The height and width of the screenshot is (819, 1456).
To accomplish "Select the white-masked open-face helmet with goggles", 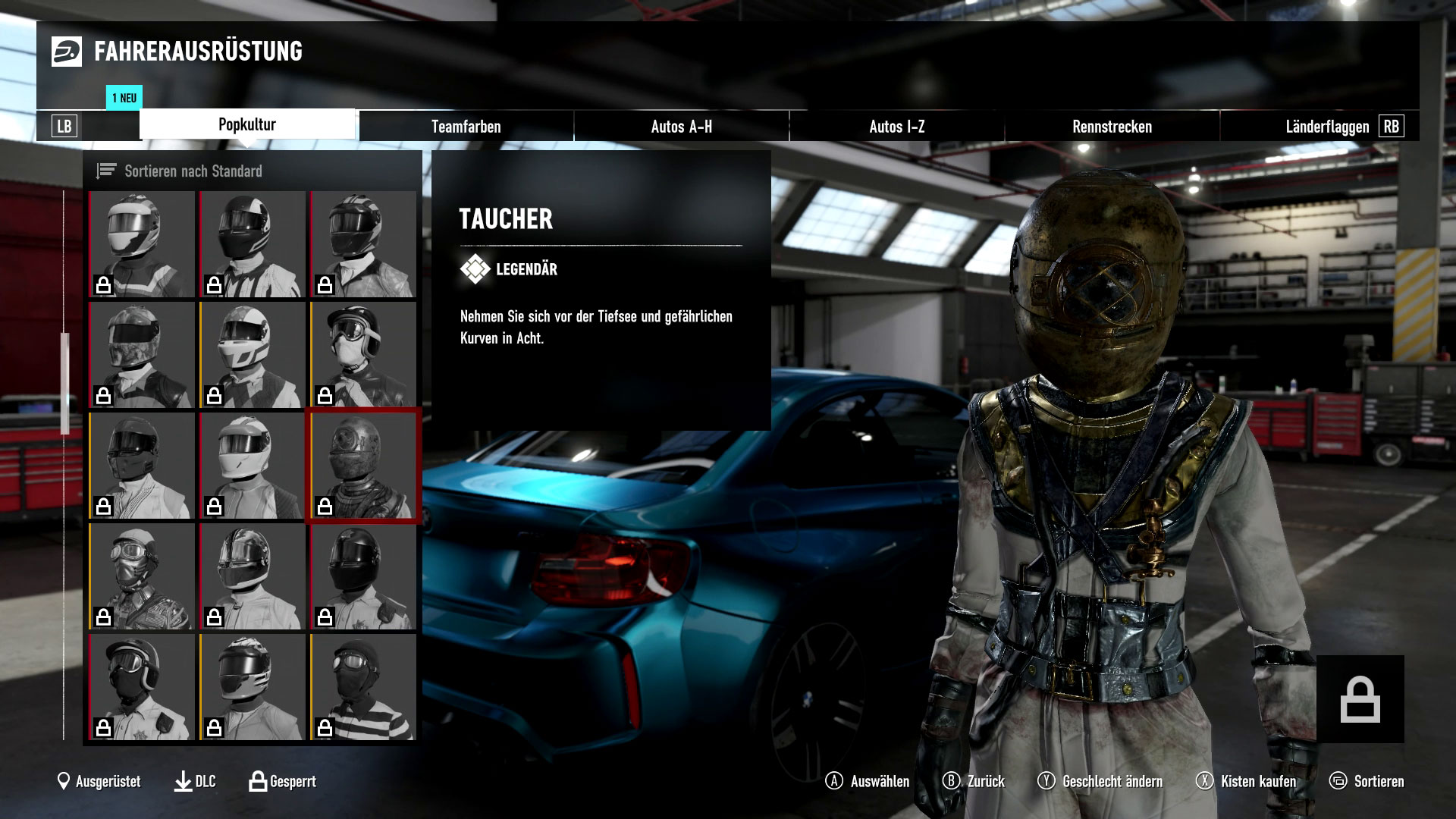I will click(362, 355).
